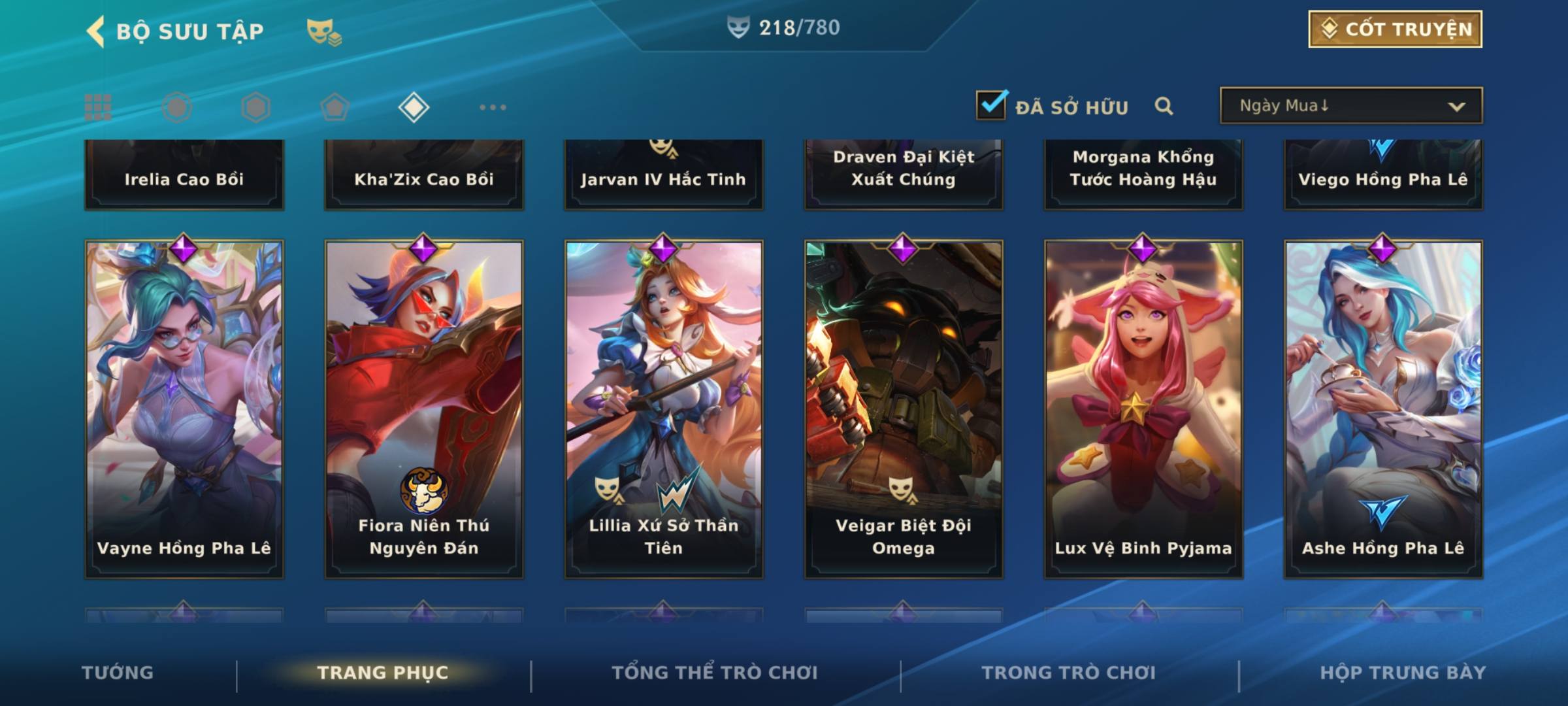
Task: Open the Trong Trò Chơi tab
Action: 1069,673
